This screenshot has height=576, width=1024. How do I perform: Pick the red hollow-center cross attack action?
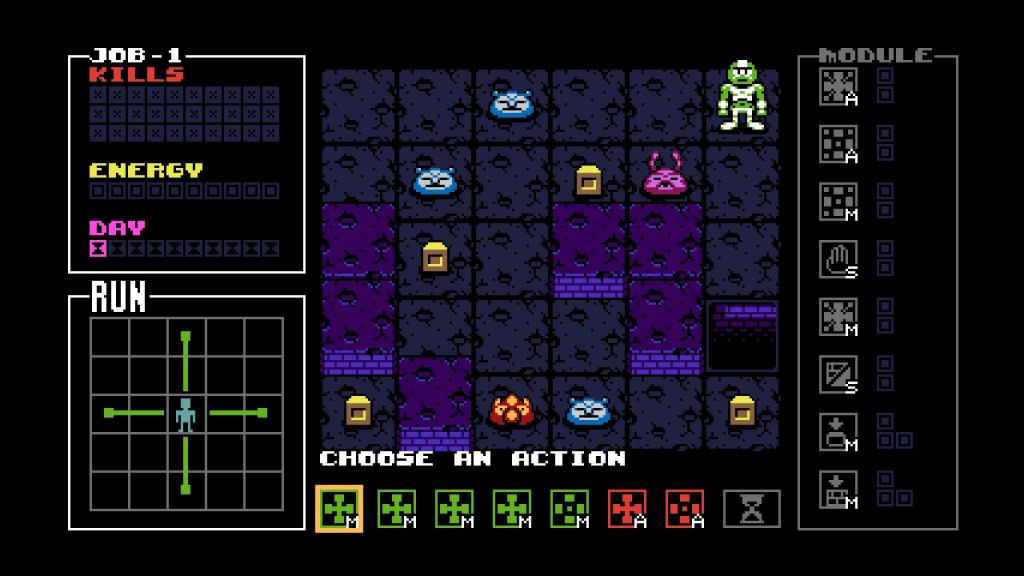(x=685, y=508)
